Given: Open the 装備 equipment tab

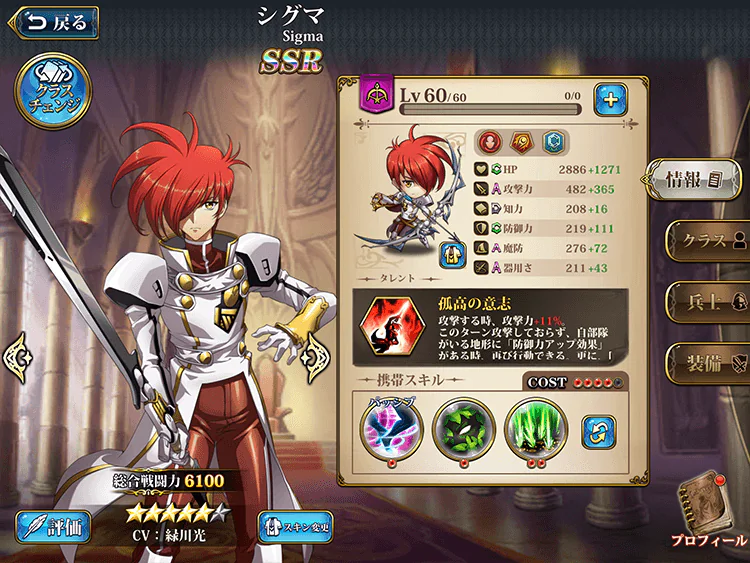Looking at the screenshot, I should coord(708,361).
